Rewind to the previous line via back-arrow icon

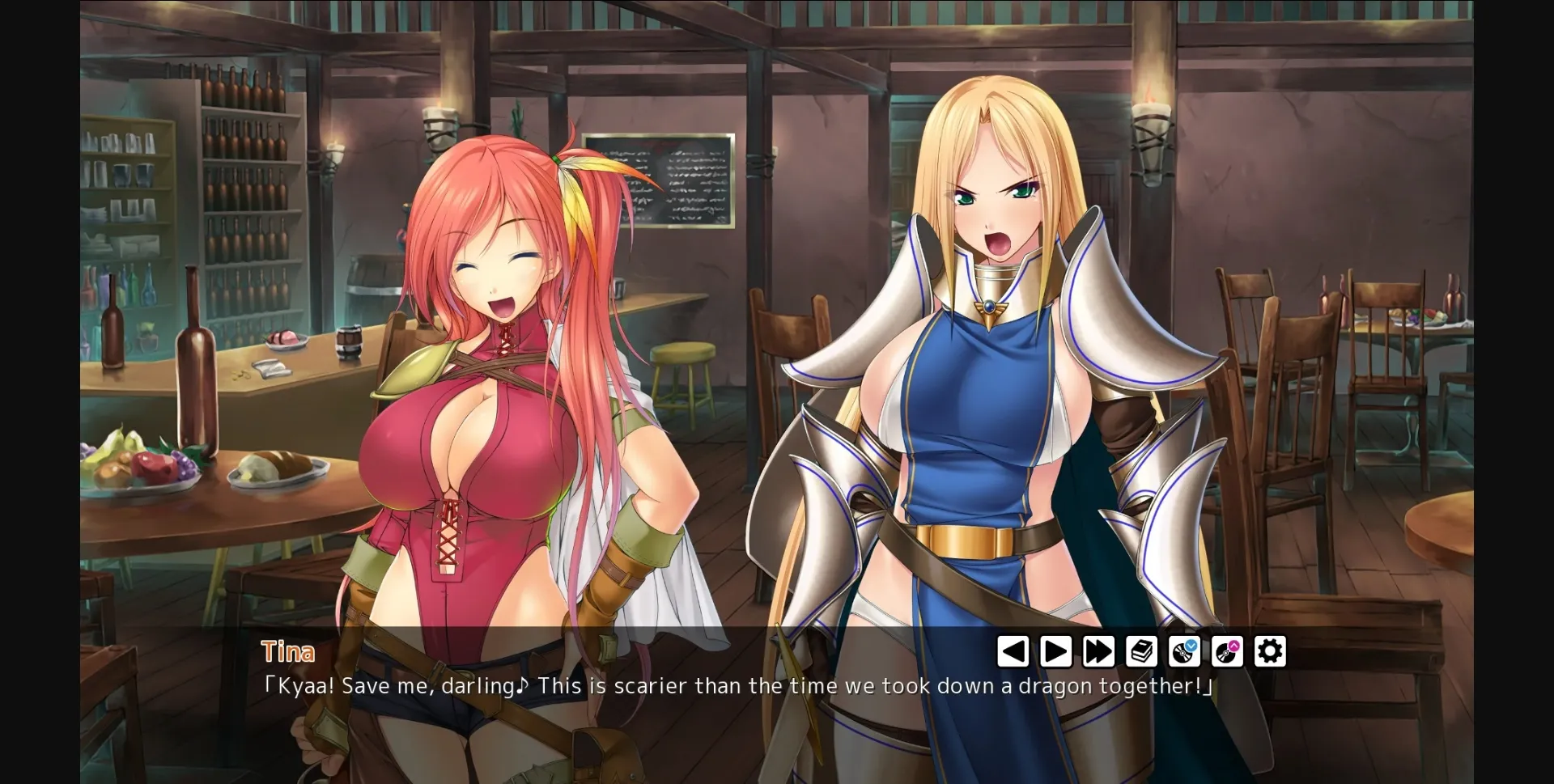[1013, 650]
